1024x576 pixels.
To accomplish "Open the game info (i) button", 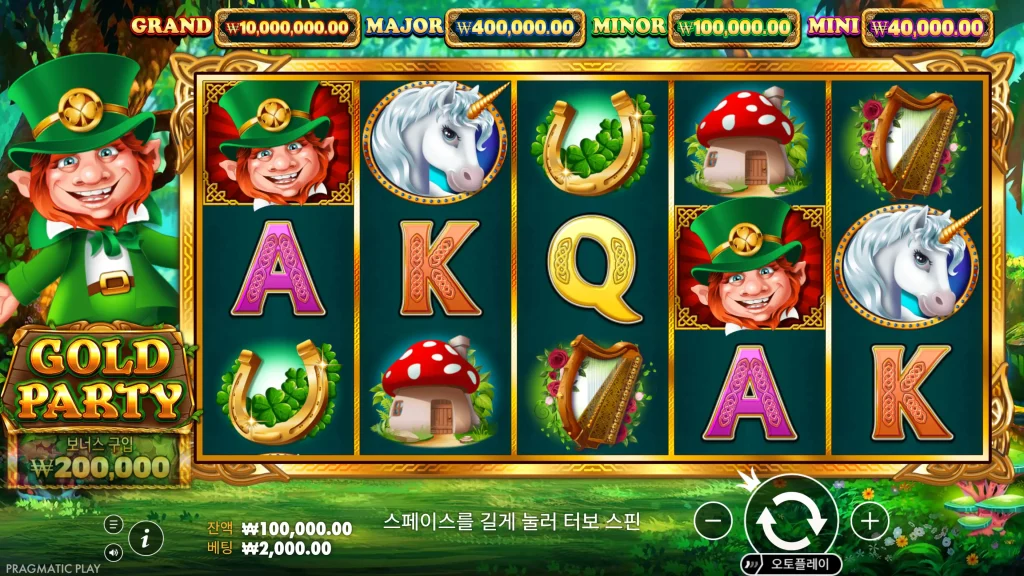I will [146, 538].
